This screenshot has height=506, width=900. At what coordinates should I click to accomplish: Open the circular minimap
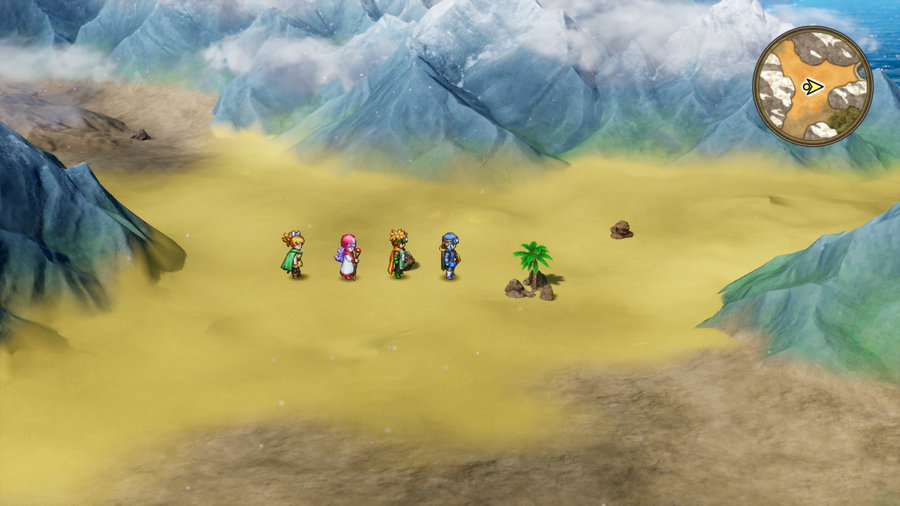[x=813, y=86]
